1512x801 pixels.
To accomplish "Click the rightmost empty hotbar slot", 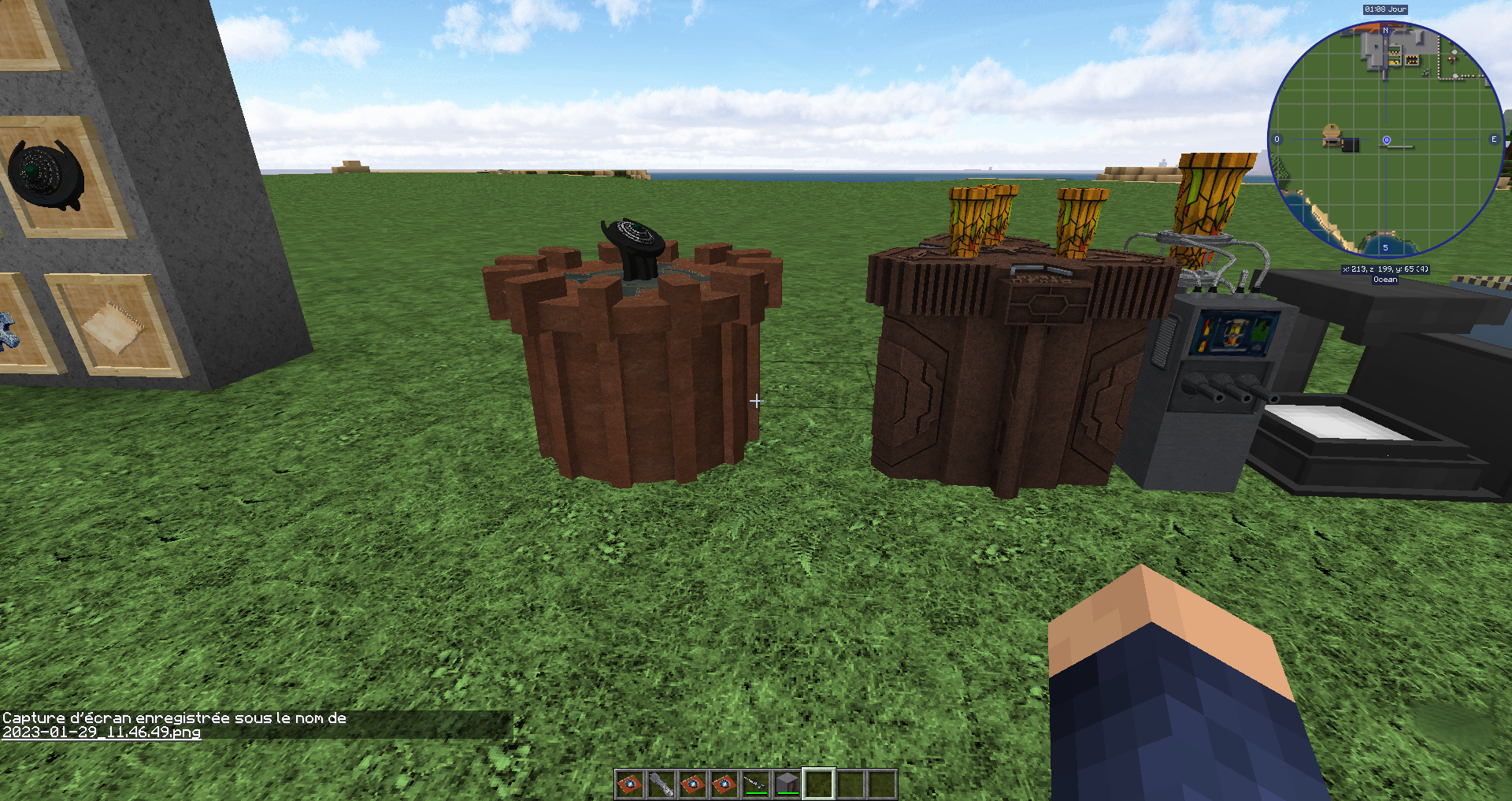I will 880,784.
